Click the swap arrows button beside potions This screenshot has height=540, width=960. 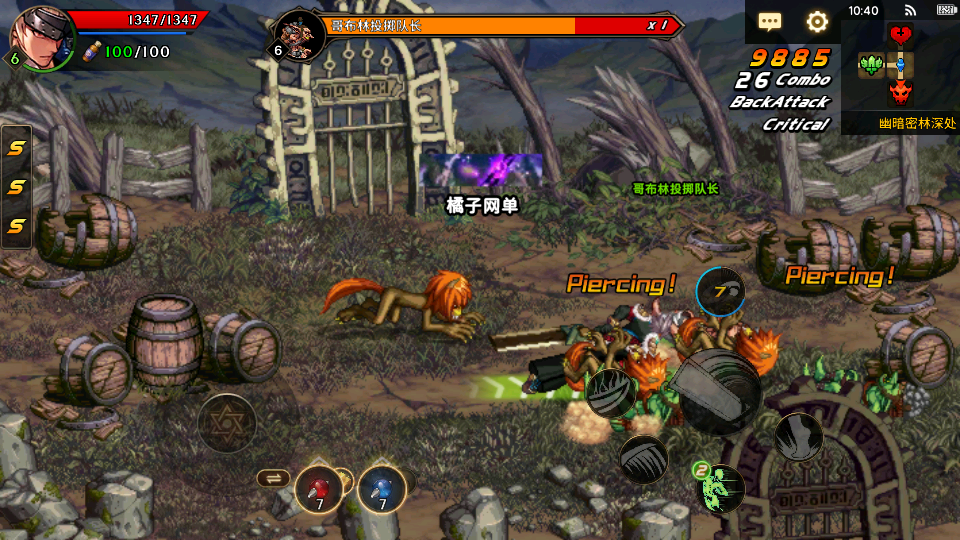point(271,478)
